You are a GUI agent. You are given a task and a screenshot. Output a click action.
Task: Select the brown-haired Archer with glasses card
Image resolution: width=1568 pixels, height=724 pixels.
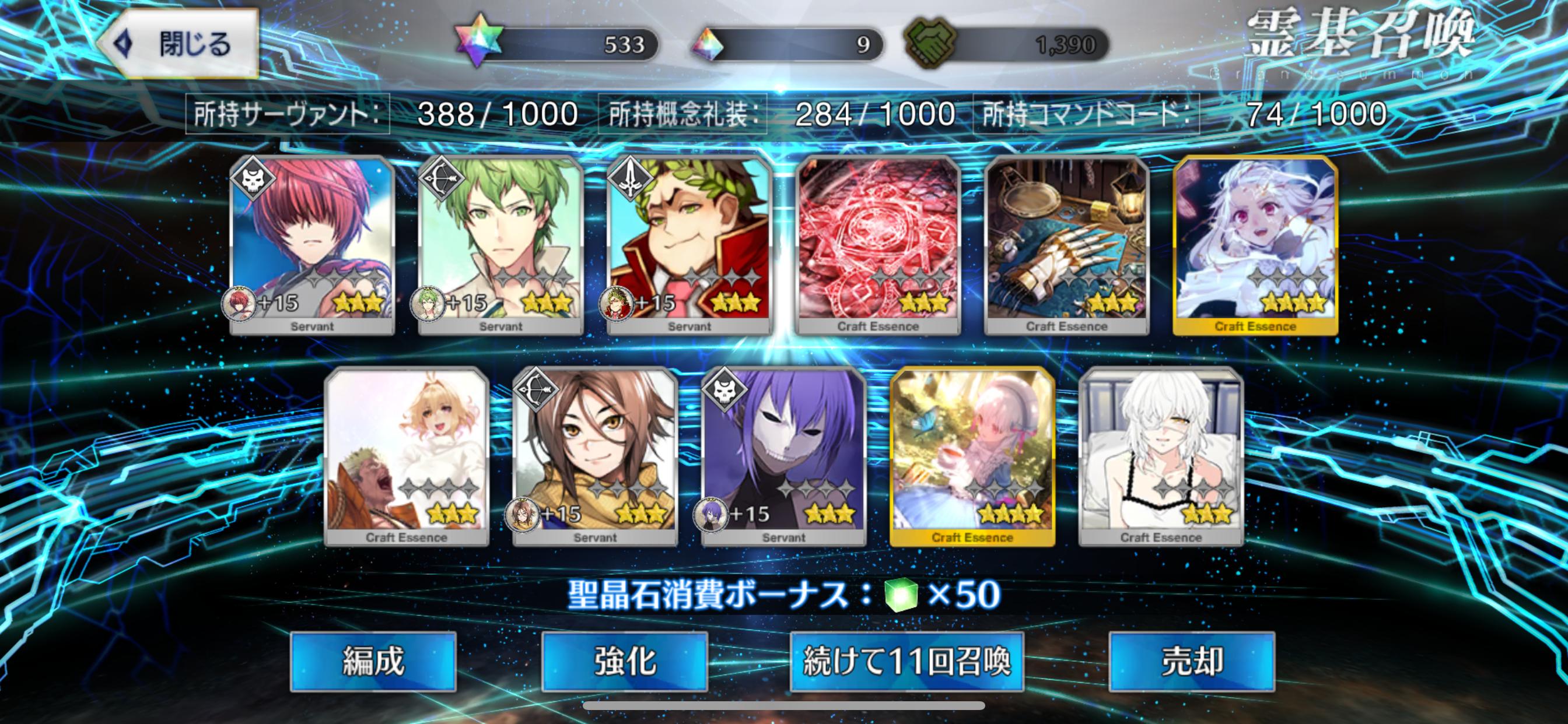point(596,455)
